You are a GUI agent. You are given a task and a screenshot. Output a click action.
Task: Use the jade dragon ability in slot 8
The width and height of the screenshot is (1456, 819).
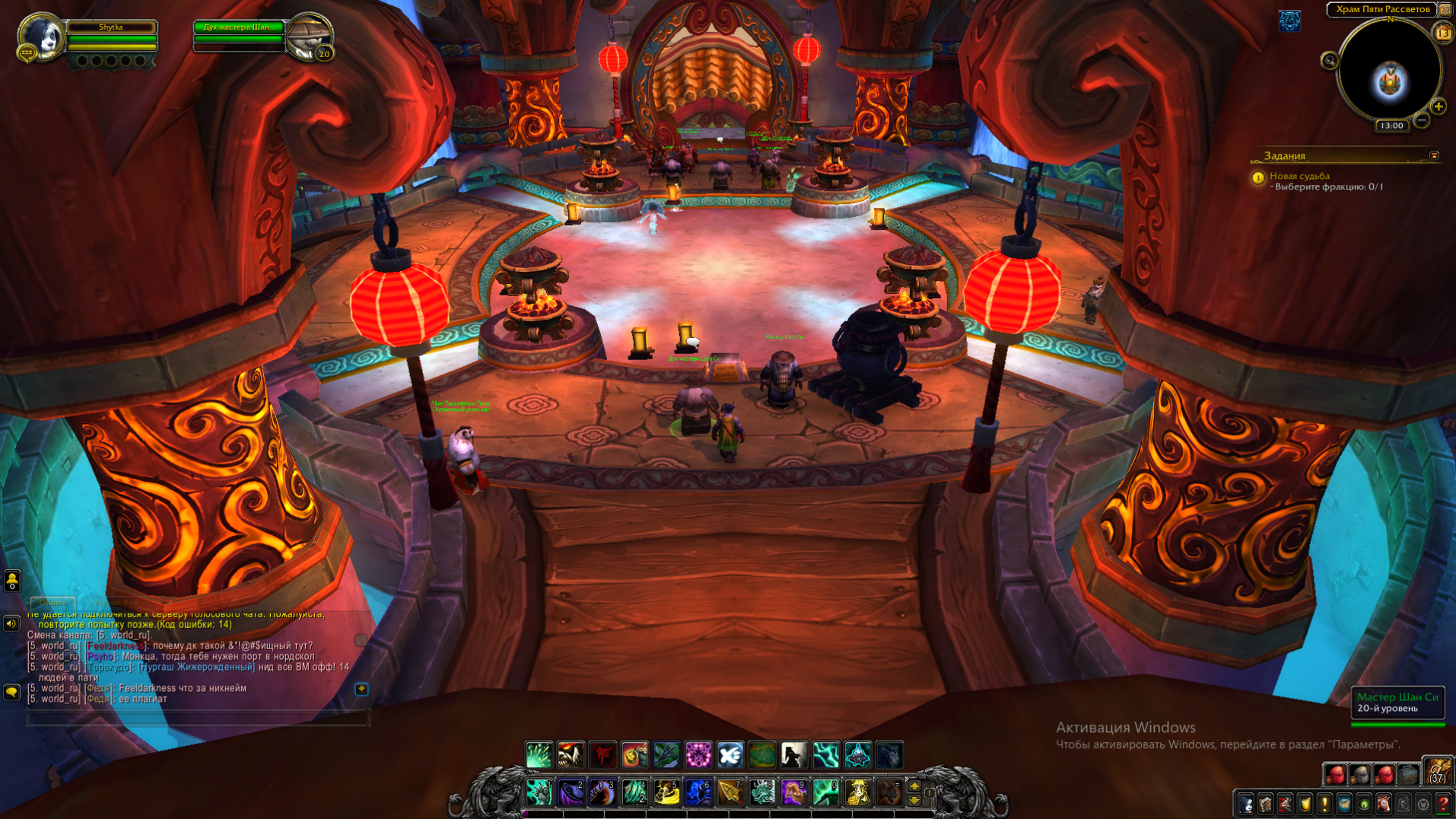tap(762, 792)
